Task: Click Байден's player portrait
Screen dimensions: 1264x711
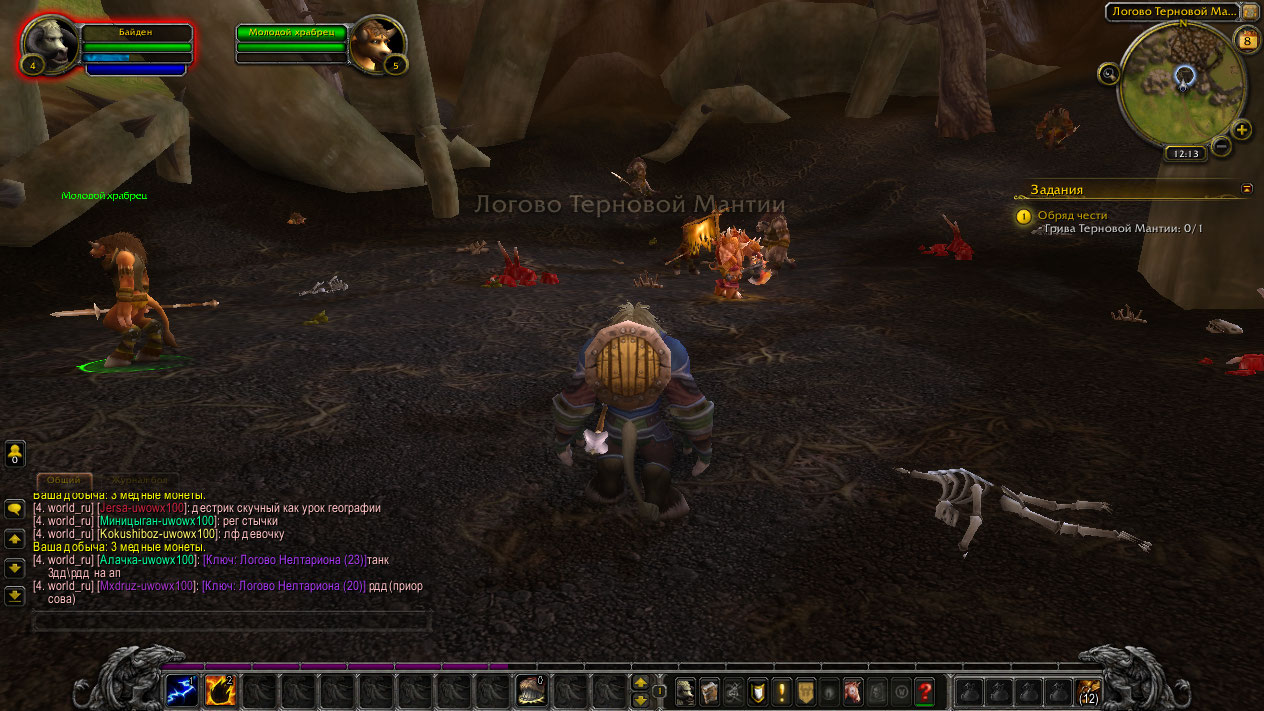Action: coord(50,43)
